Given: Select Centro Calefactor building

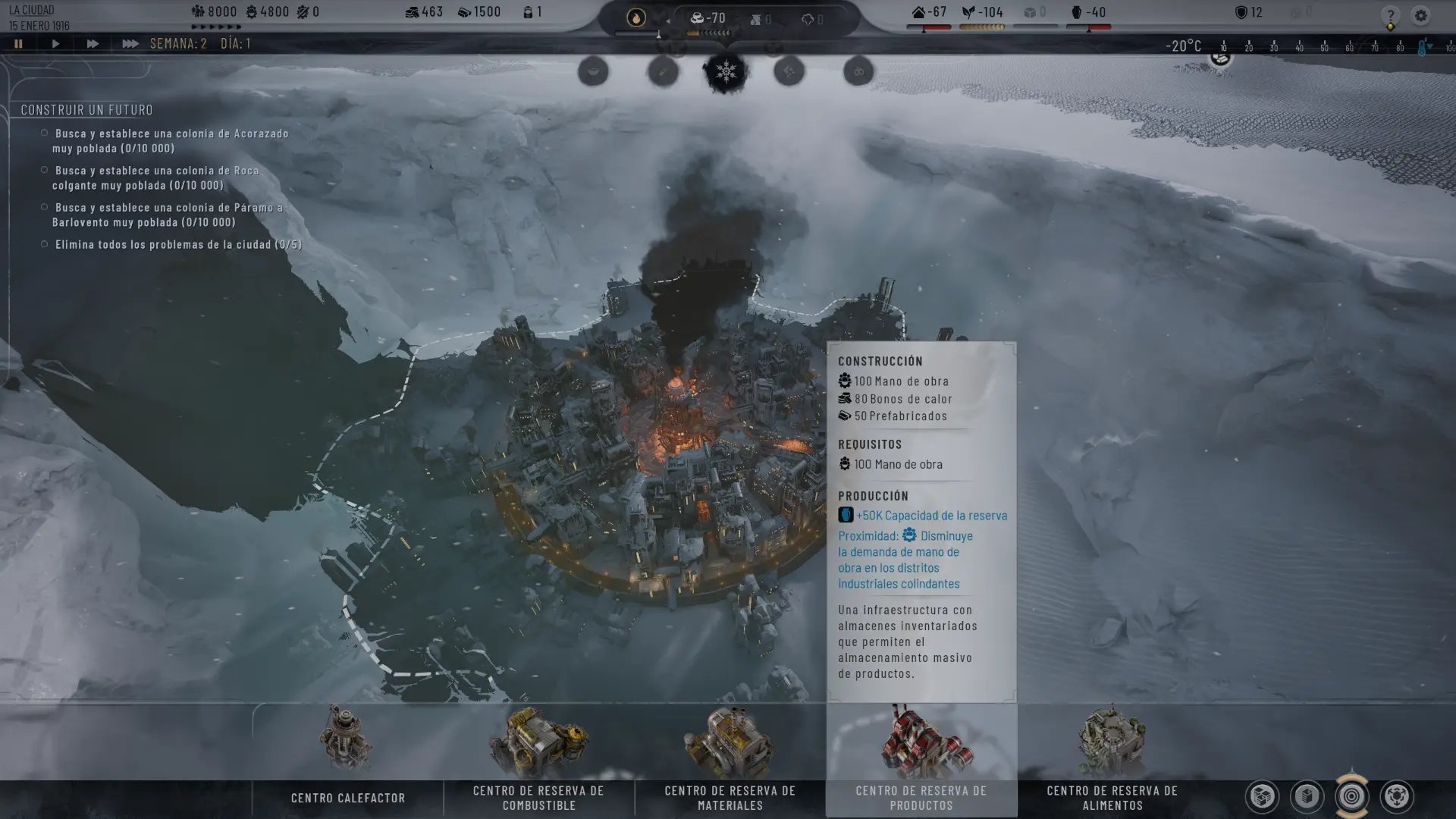Looking at the screenshot, I should tap(347, 758).
